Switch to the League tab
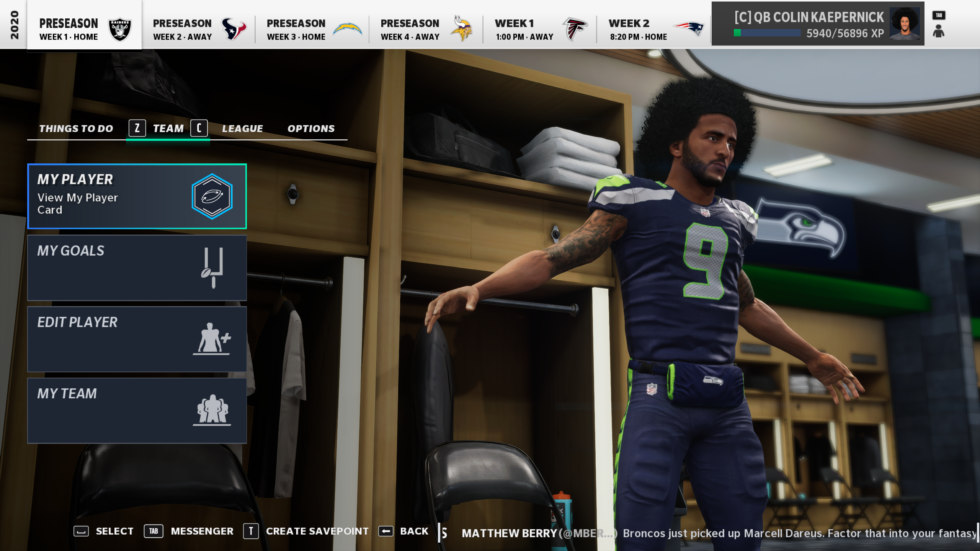980x551 pixels. tap(242, 129)
